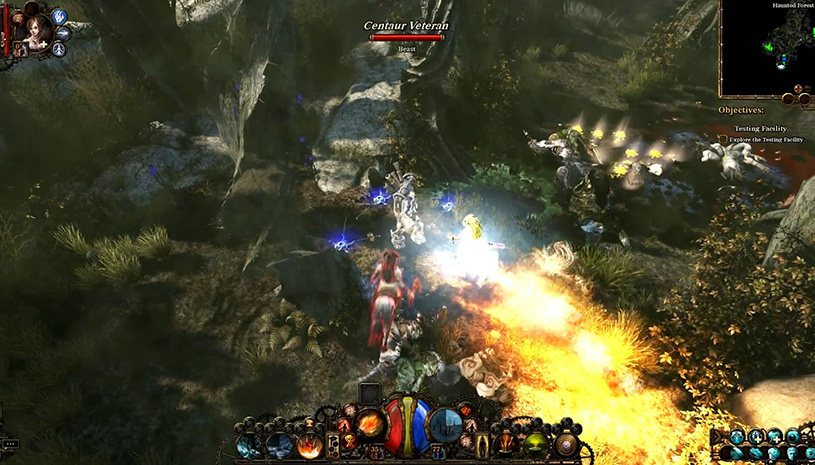Activate the blue quartered skill orb
The height and width of the screenshot is (465, 815).
(x=445, y=423)
